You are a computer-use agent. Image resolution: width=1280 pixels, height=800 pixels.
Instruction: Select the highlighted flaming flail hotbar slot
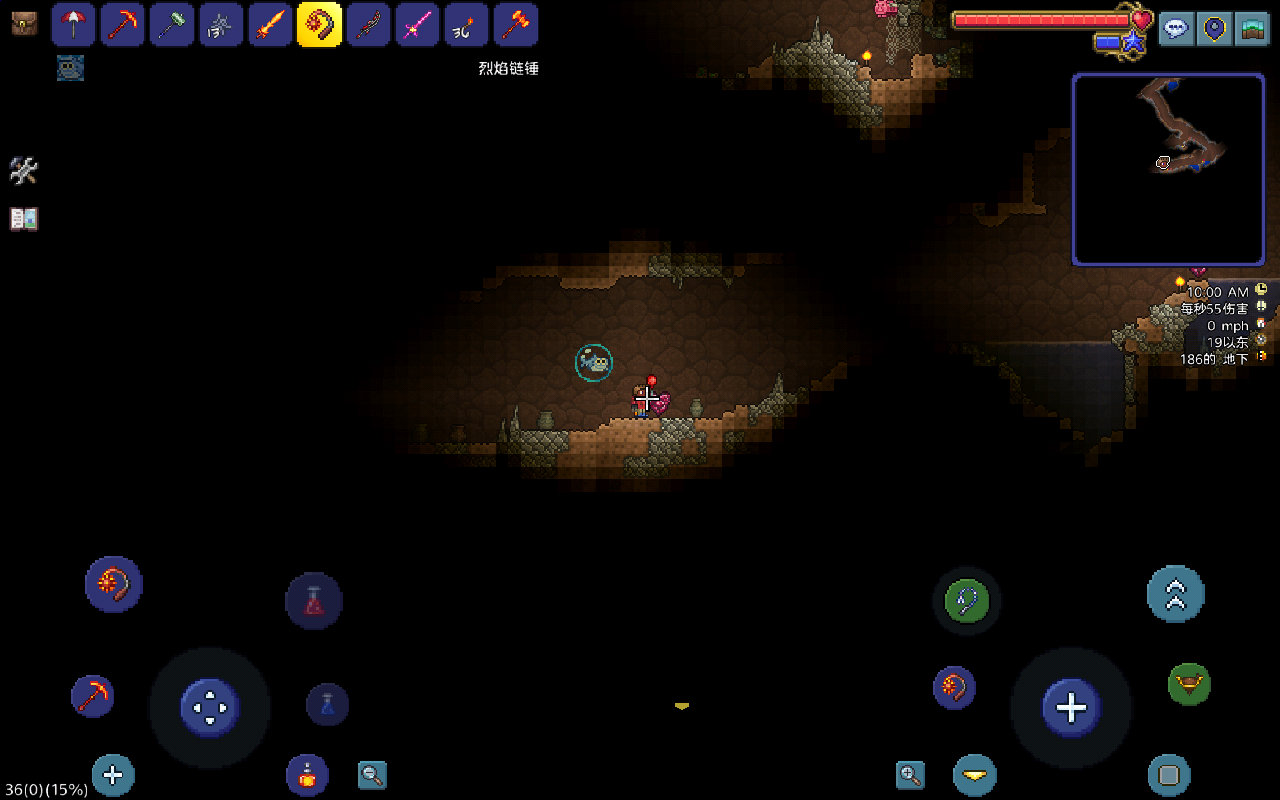coord(319,25)
